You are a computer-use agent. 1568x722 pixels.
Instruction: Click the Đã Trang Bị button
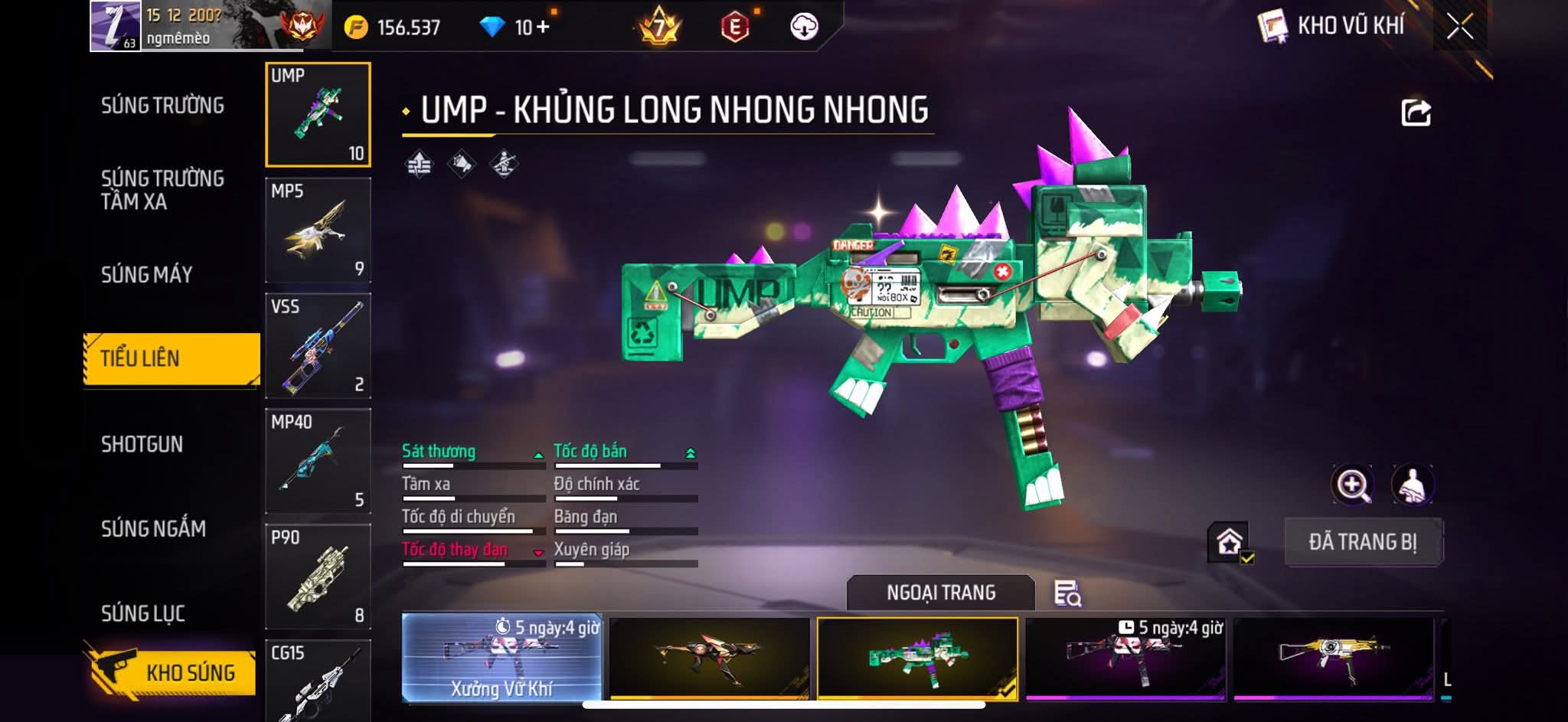(x=1363, y=542)
